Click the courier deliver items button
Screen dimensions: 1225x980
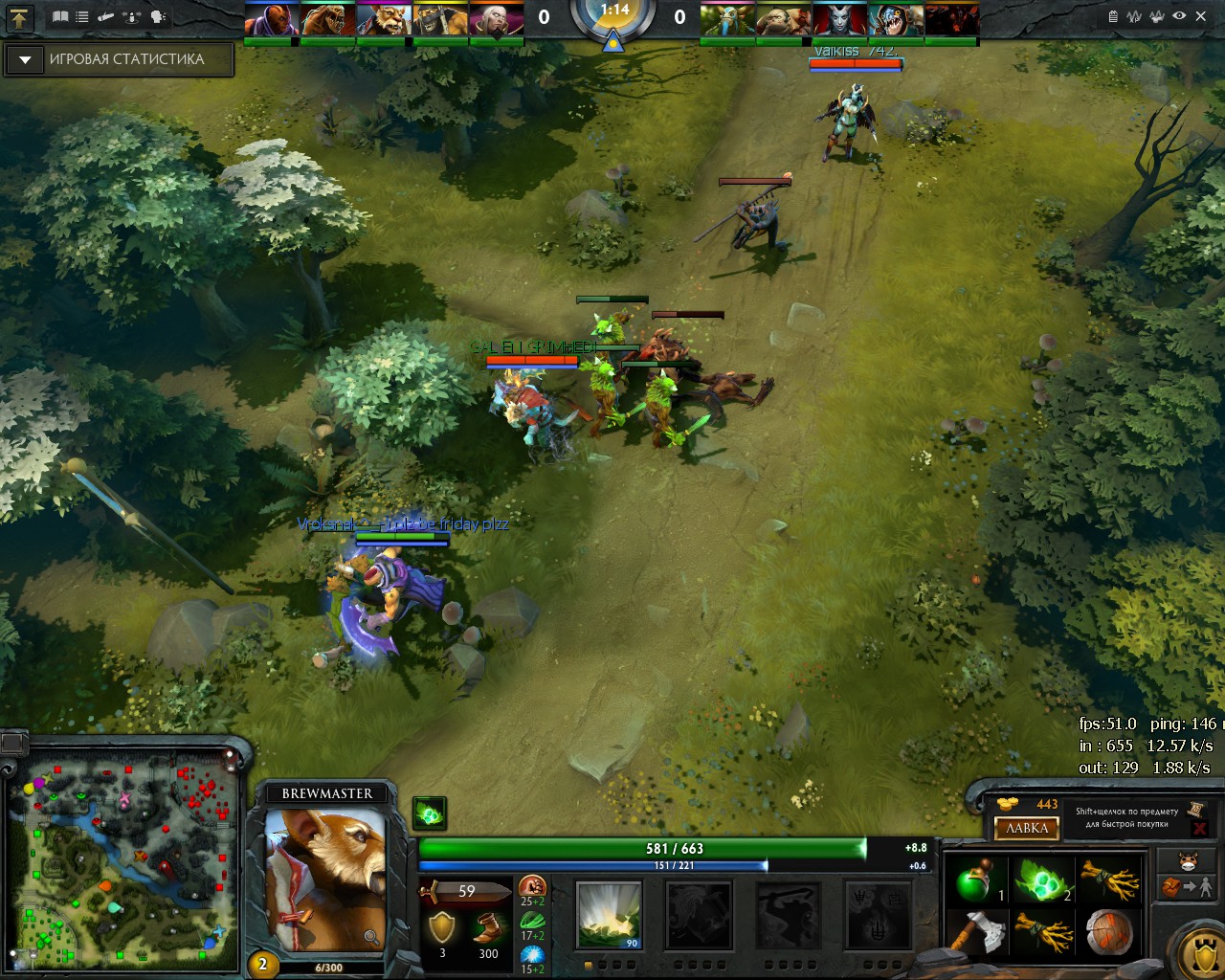click(1188, 887)
